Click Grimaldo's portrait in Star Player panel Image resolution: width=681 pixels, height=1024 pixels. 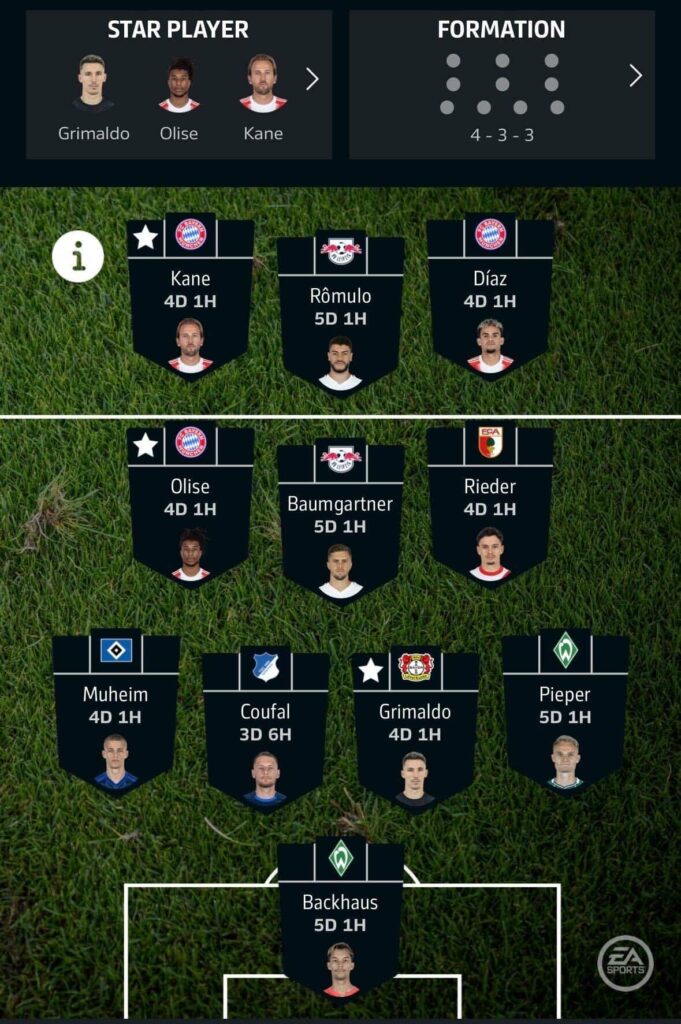pyautogui.click(x=93, y=83)
